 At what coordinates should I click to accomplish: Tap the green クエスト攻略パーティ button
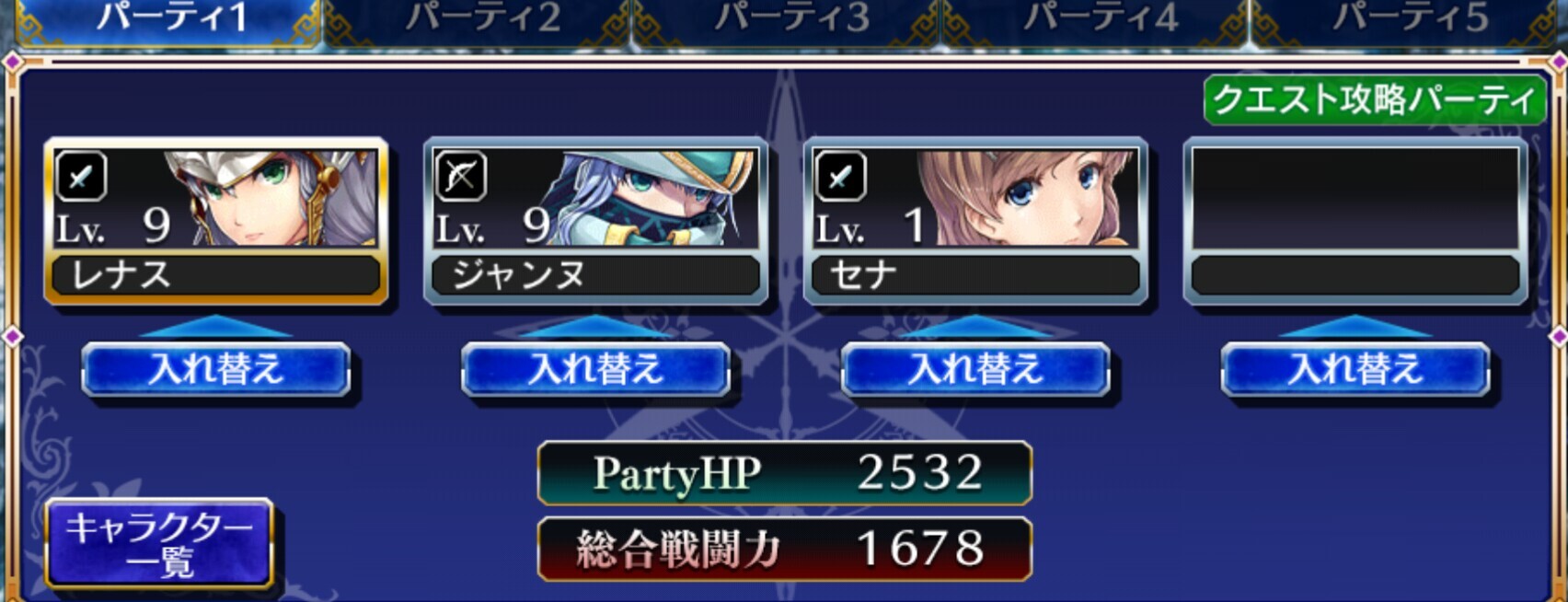pos(1375,99)
